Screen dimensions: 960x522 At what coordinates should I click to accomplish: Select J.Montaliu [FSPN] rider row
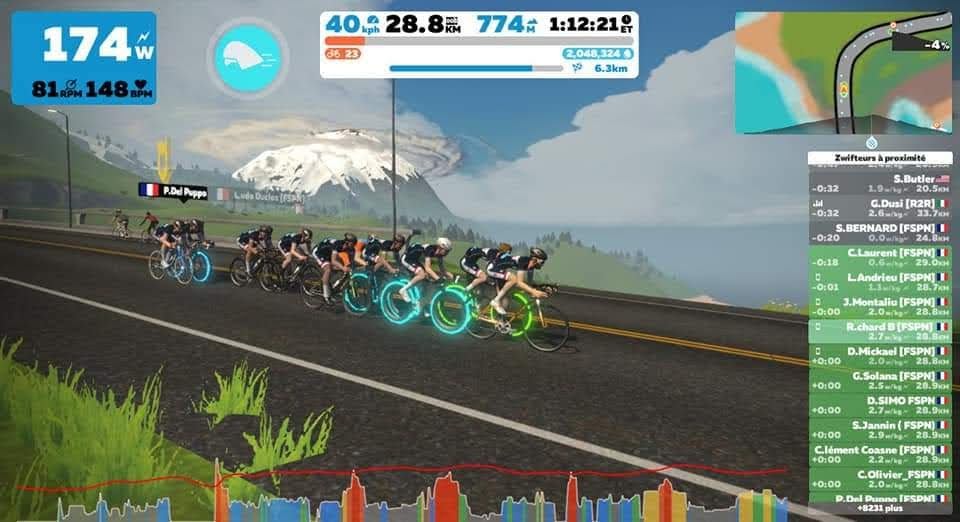(879, 306)
